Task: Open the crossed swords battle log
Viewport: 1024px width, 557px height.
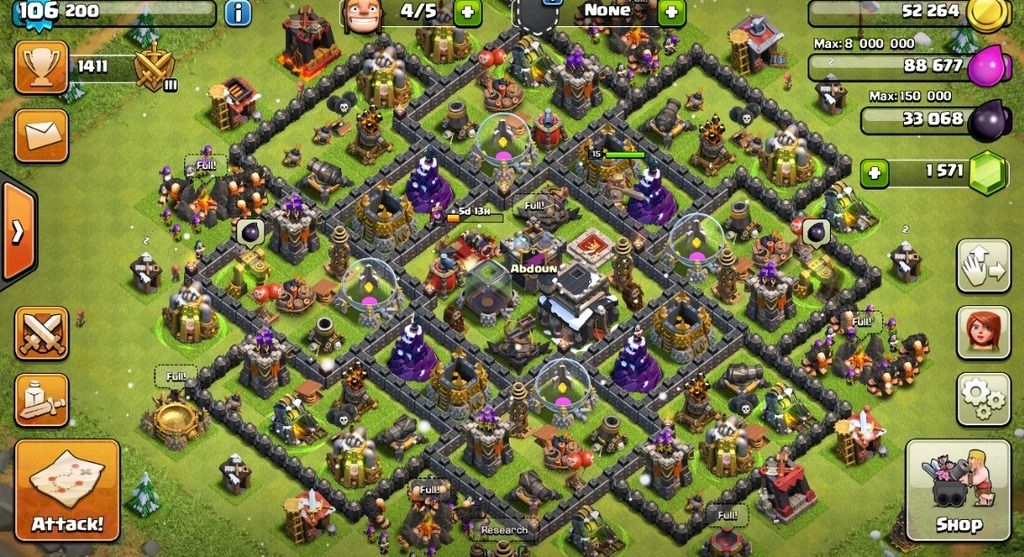Action: tap(41, 333)
